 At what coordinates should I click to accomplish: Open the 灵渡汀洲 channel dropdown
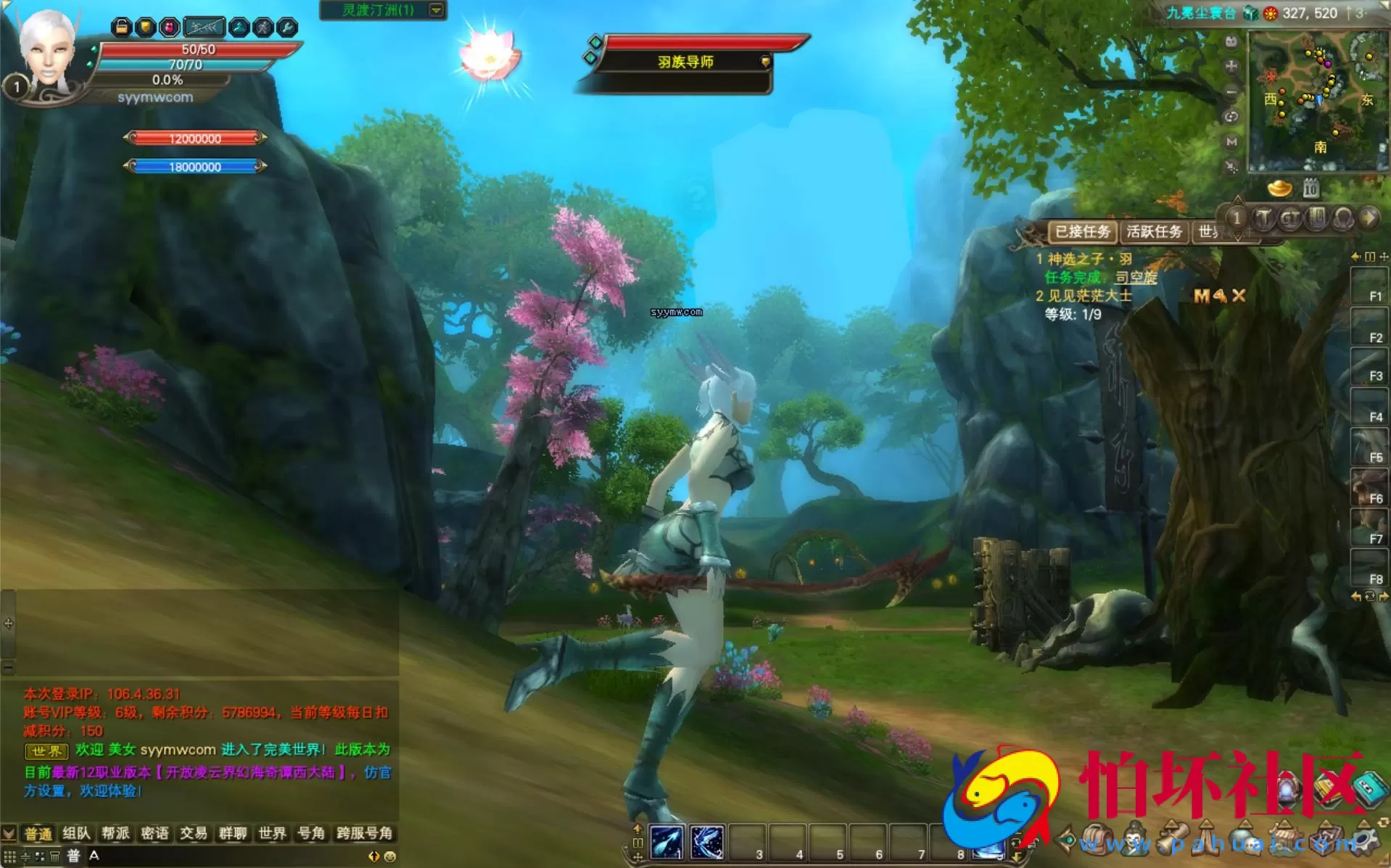coord(437,10)
